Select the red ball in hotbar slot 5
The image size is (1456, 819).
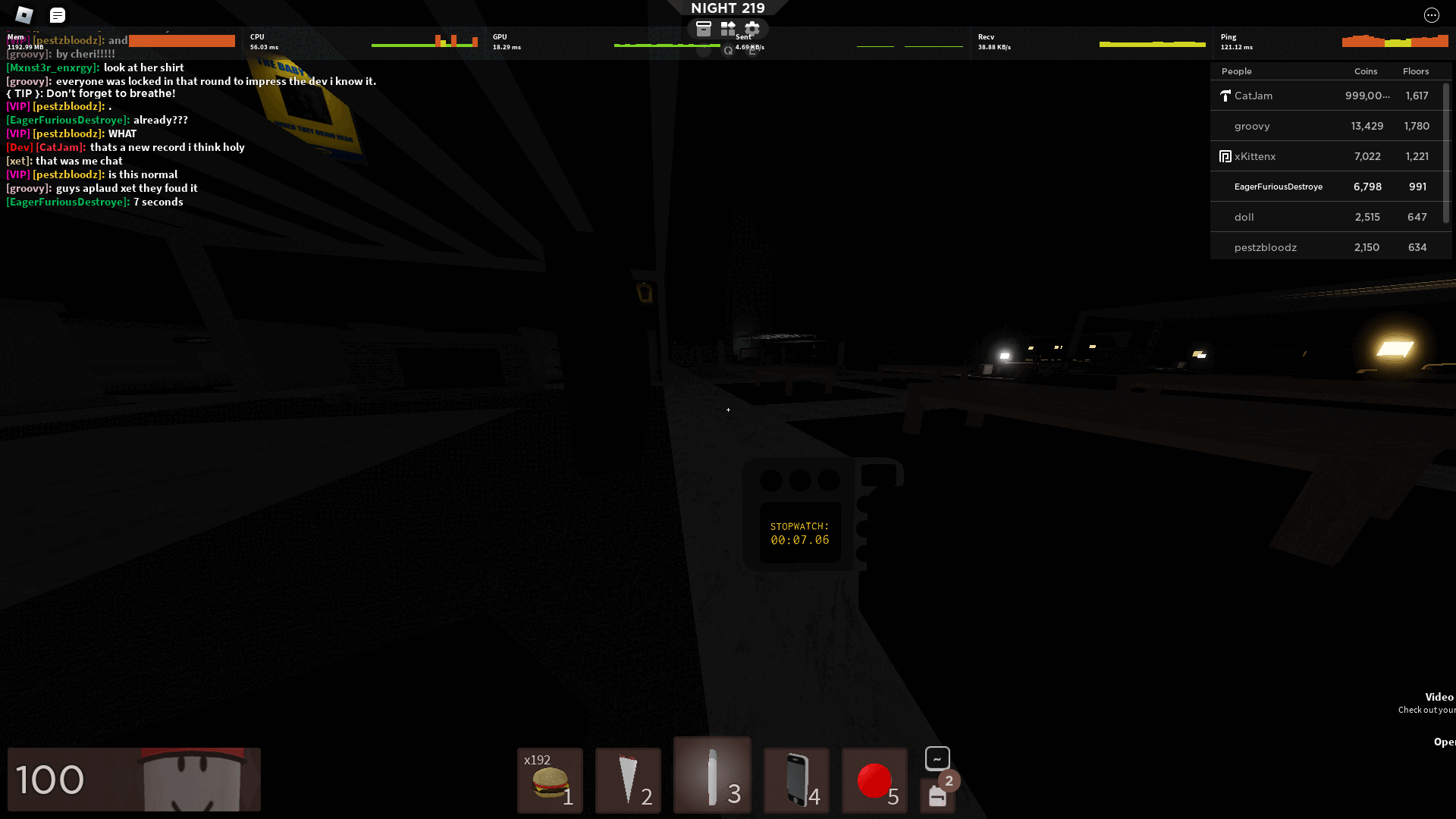pos(874,780)
